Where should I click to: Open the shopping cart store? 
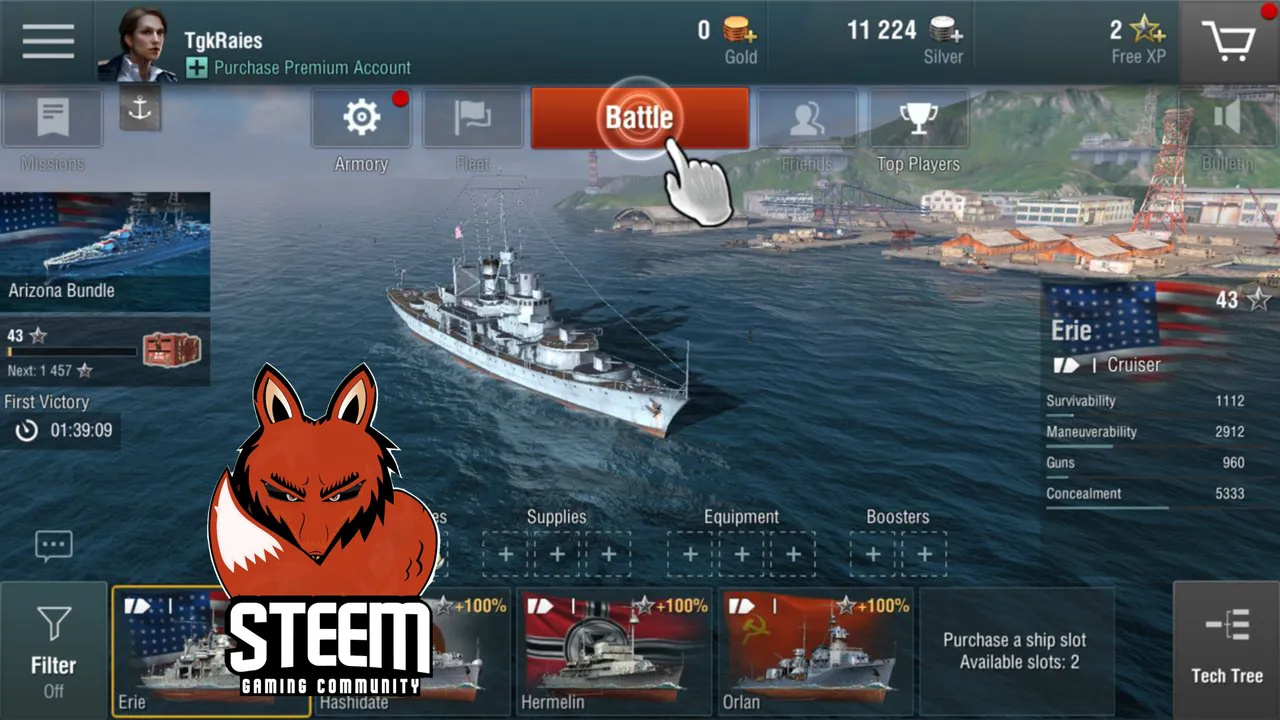(1229, 41)
